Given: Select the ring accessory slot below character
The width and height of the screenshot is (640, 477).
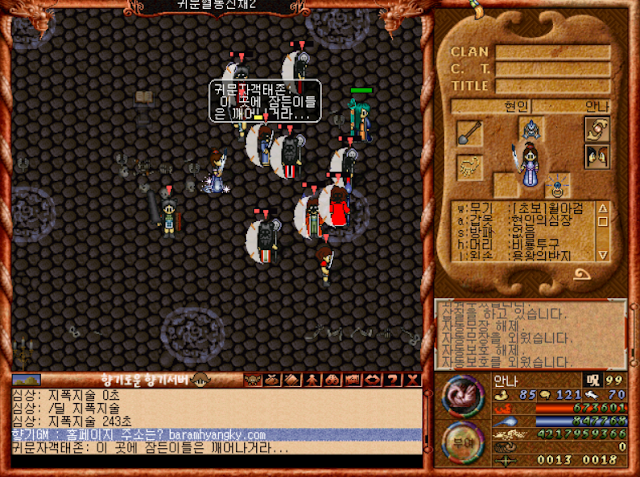Looking at the screenshot, I should tap(558, 185).
